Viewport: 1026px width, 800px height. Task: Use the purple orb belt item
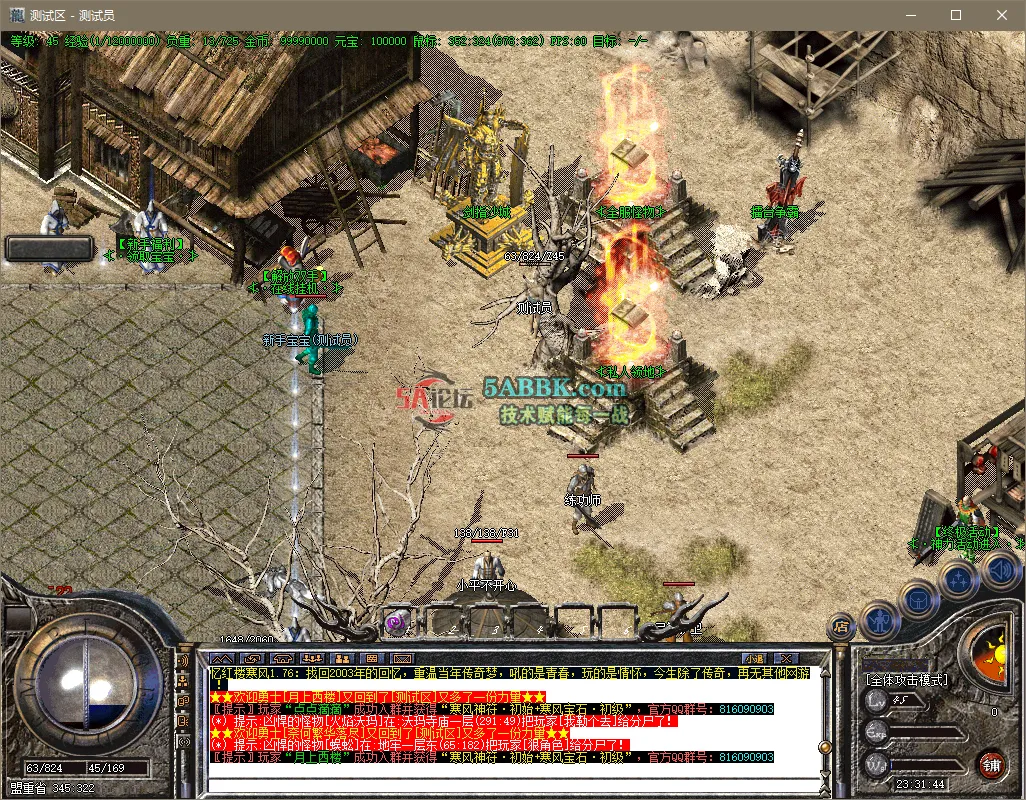[x=397, y=622]
